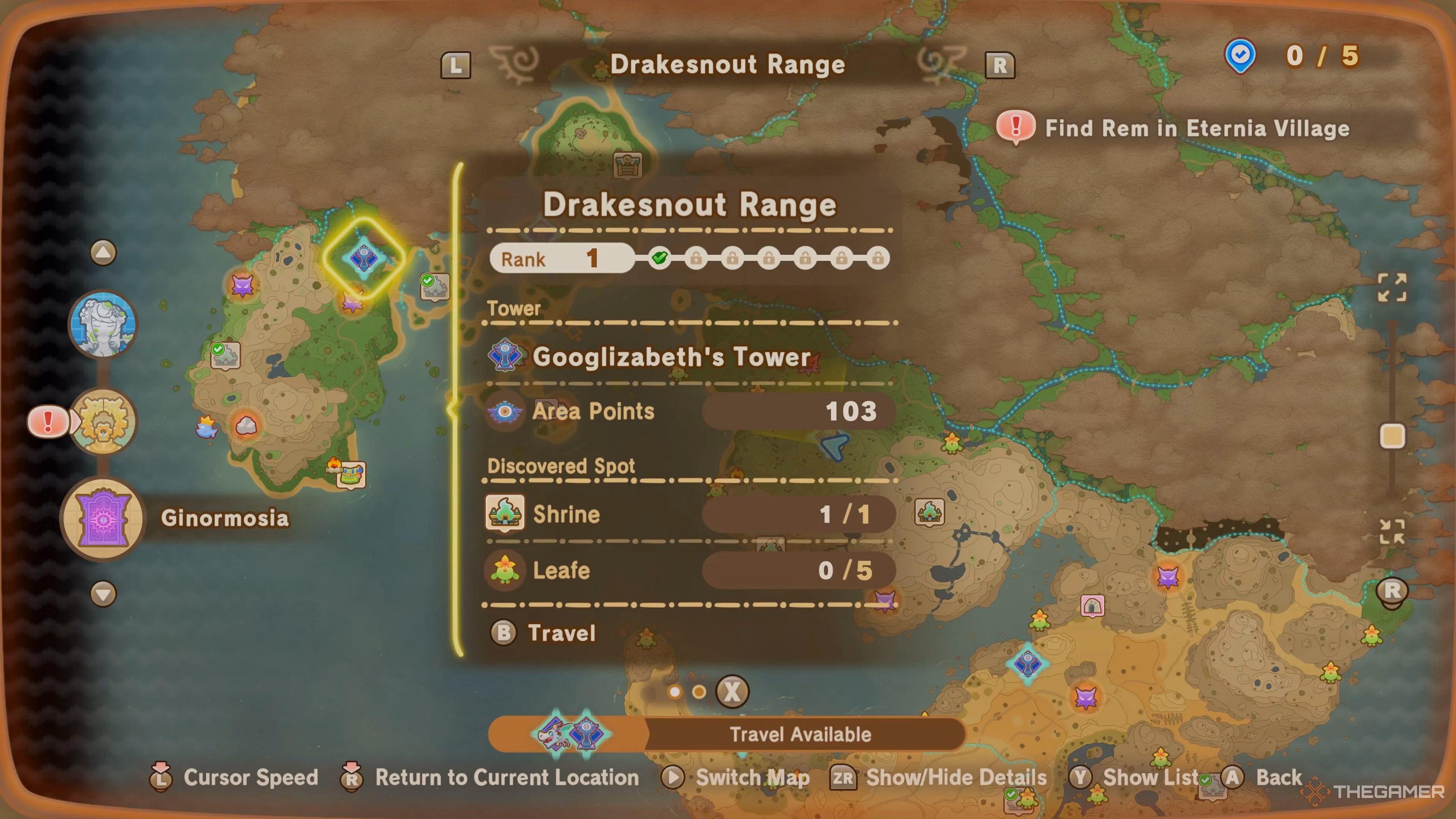Click the zoom-out shrink arrows icon
The width and height of the screenshot is (1456, 819).
pos(1392,531)
